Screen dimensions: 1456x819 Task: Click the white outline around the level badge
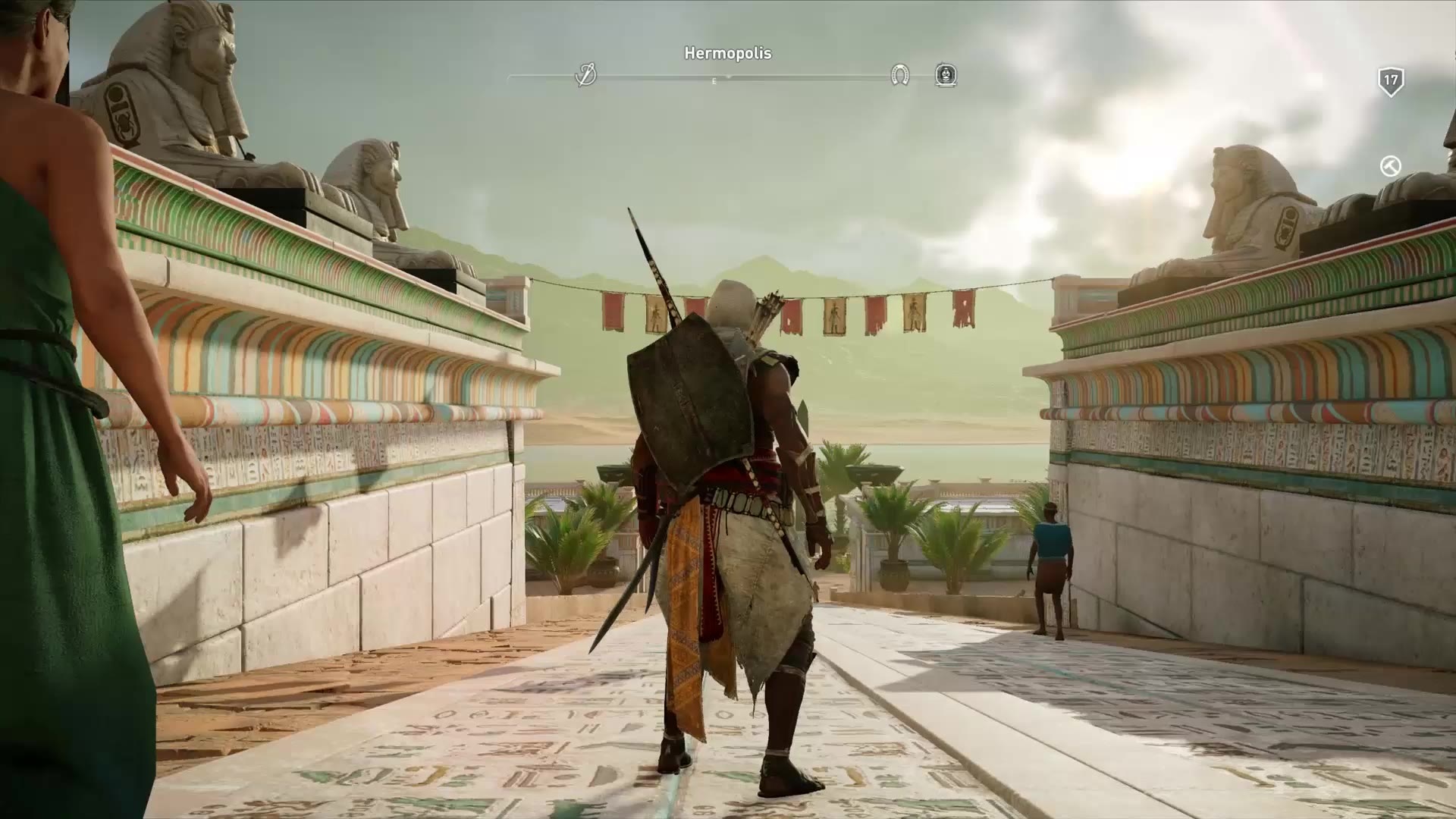click(x=1392, y=67)
